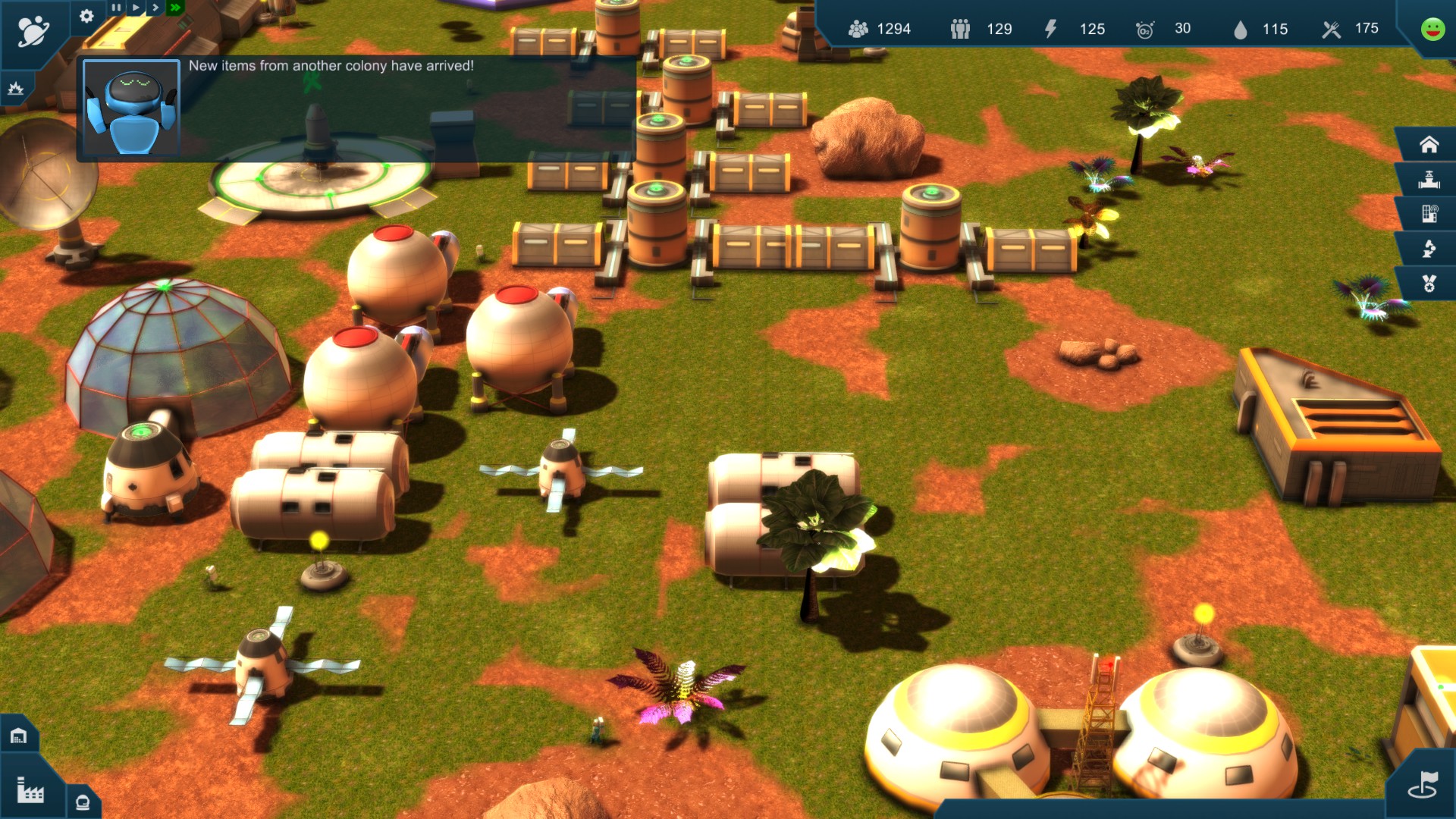Choose the building with antenna category
This screenshot has height=819, width=1456.
click(1429, 214)
